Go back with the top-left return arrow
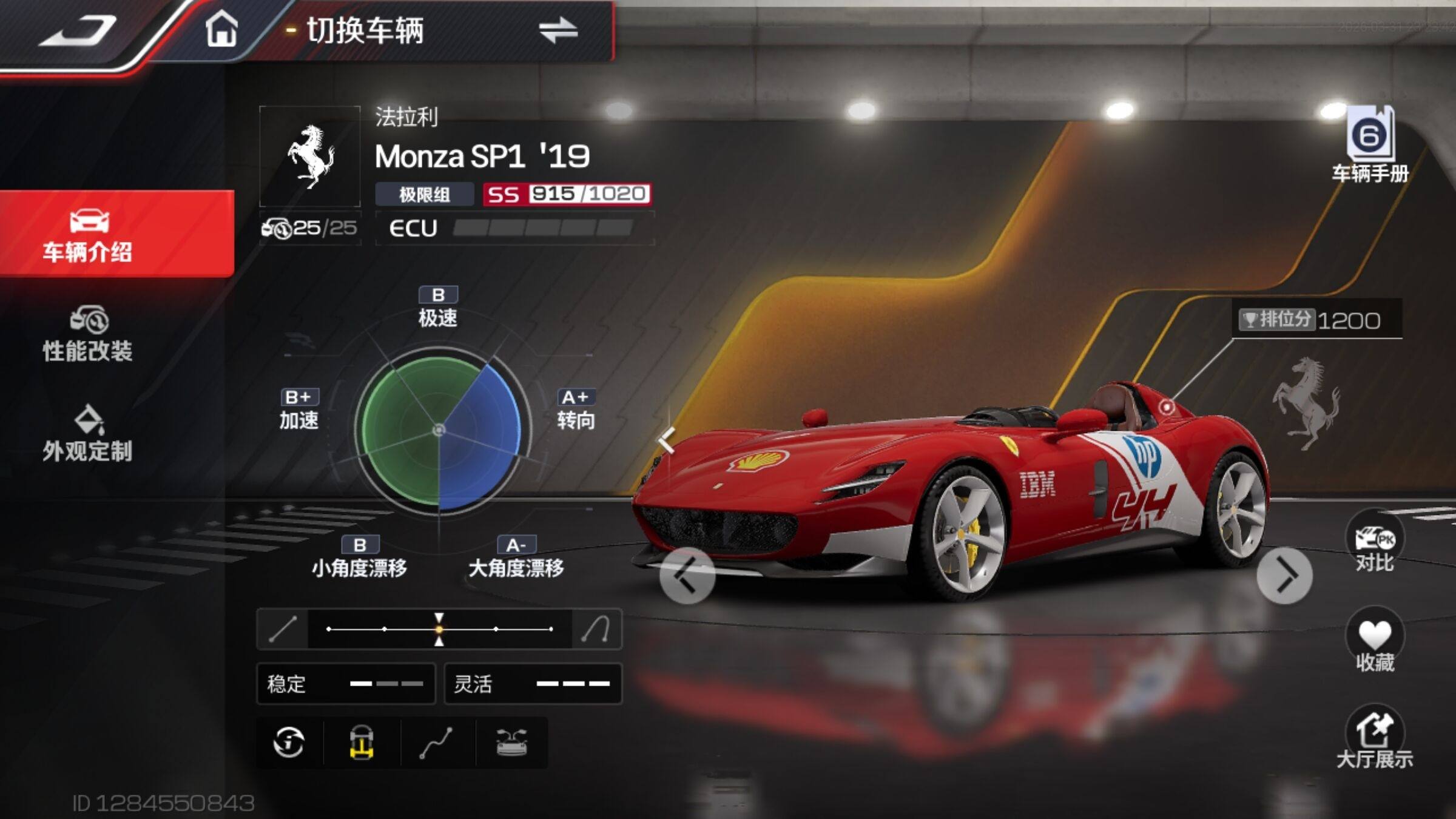This screenshot has height=819, width=1456. click(x=78, y=32)
